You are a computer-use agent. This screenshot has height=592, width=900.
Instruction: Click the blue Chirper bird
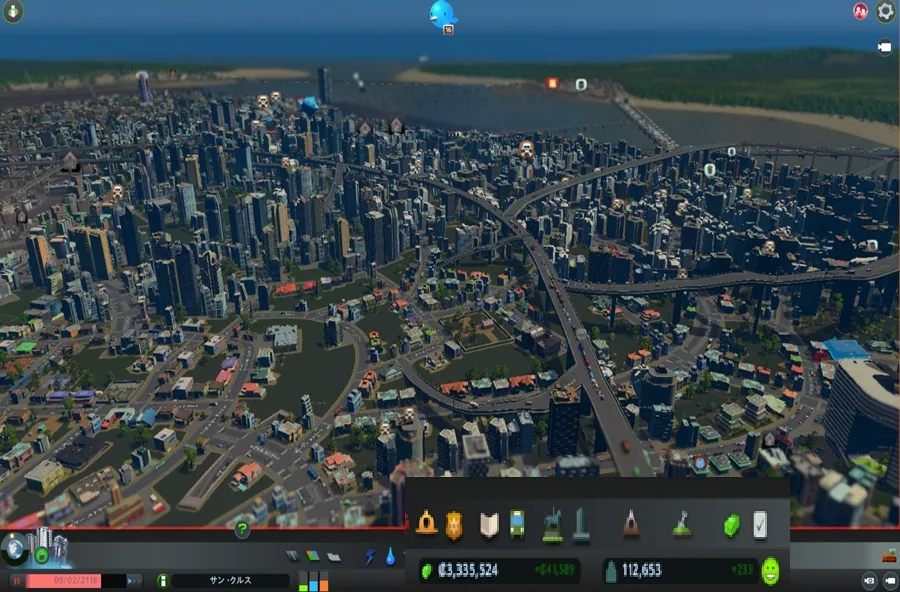point(441,14)
